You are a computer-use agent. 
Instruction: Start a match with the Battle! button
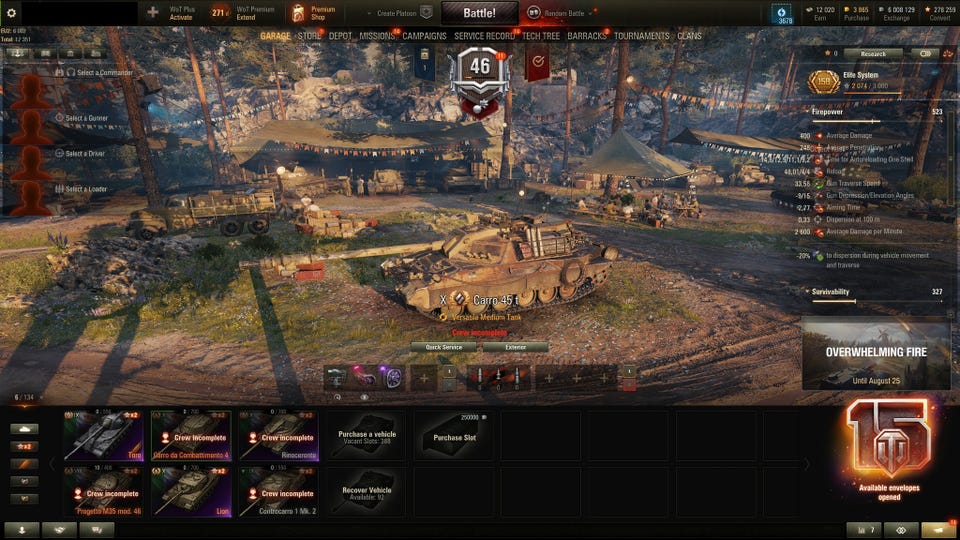coord(480,13)
